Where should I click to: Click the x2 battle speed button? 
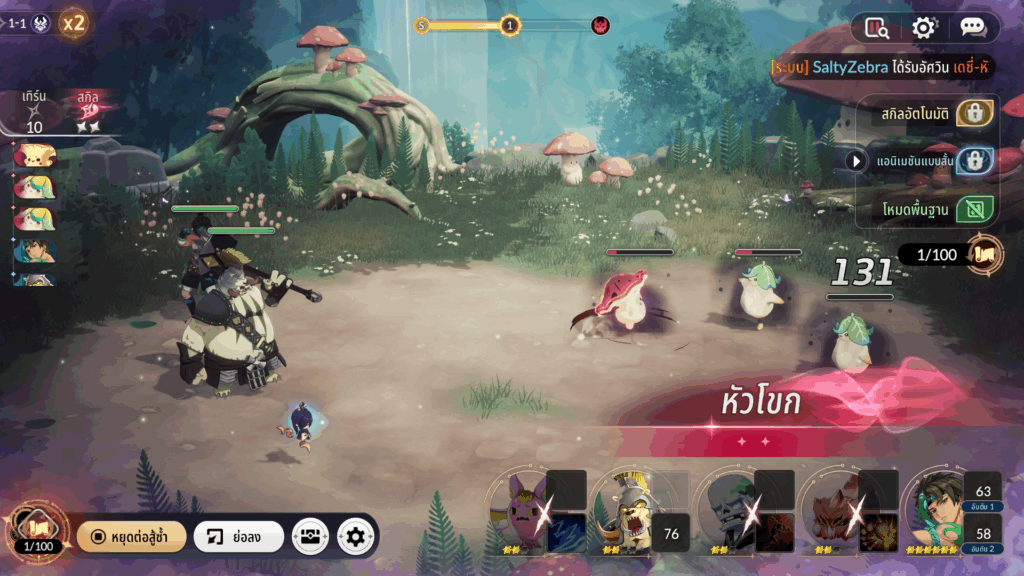tap(74, 23)
